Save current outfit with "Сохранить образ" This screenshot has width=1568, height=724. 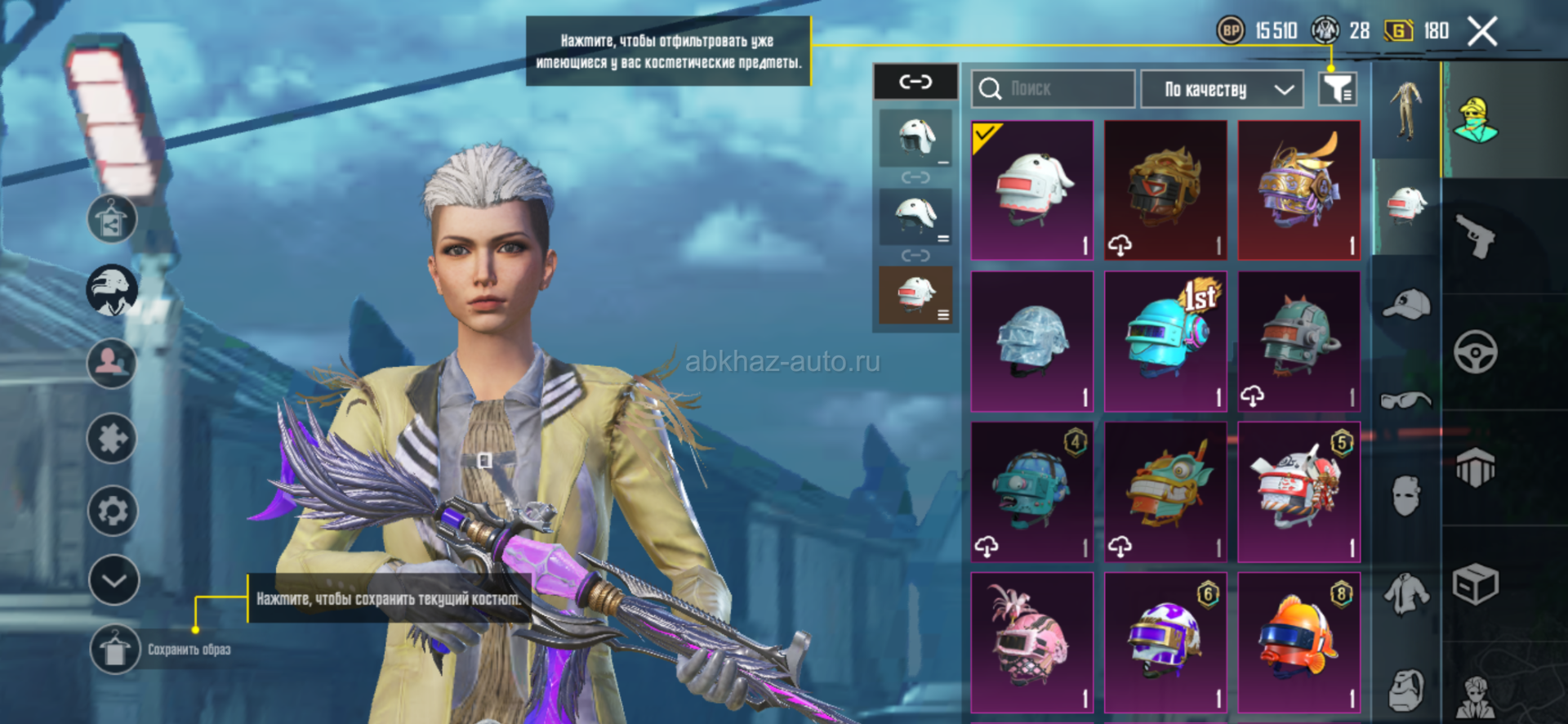(x=114, y=650)
